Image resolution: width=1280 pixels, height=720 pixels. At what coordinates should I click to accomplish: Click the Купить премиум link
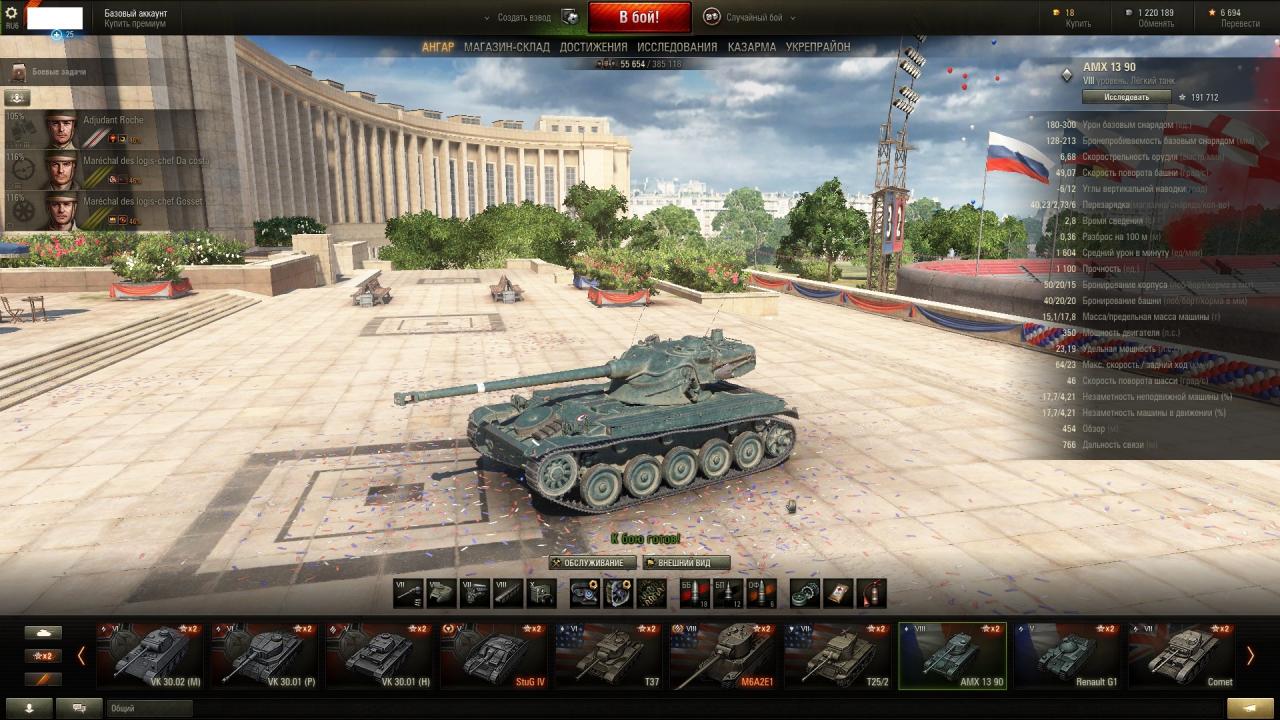pyautogui.click(x=135, y=24)
